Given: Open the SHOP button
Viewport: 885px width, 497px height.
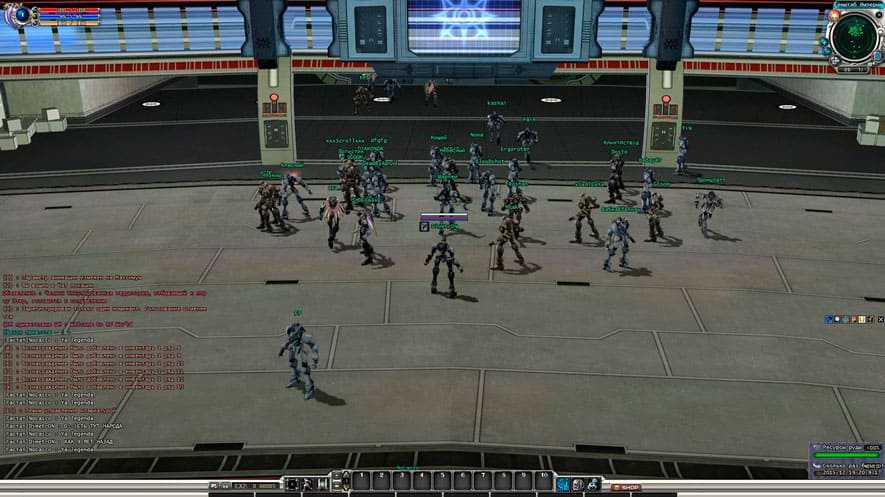Looking at the screenshot, I should (626, 487).
